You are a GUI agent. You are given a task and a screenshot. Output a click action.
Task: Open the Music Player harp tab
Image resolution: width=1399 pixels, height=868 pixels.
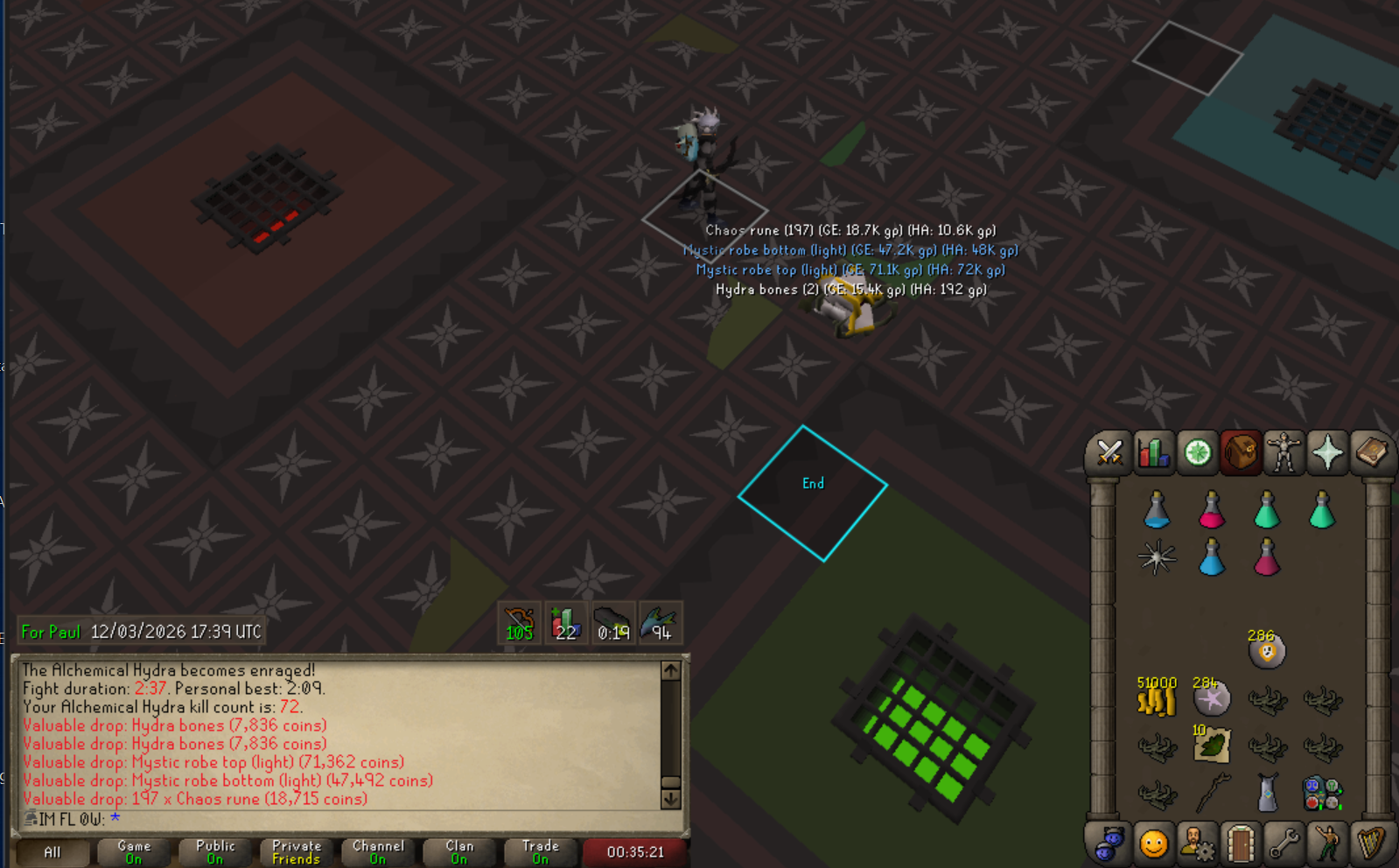(1370, 844)
